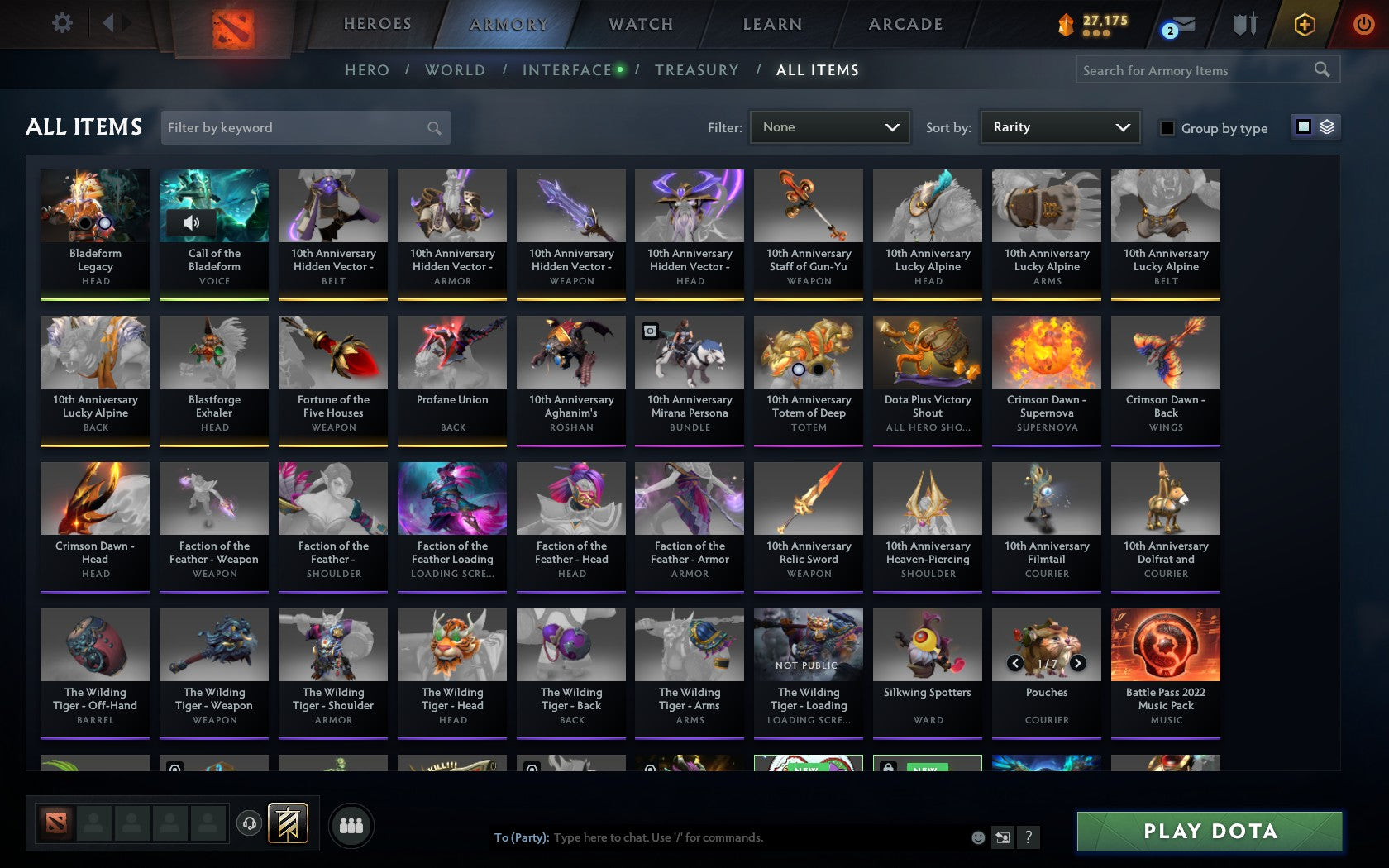The height and width of the screenshot is (868, 1389).
Task: Open the Dota Plus subscription icon
Action: click(x=1305, y=25)
